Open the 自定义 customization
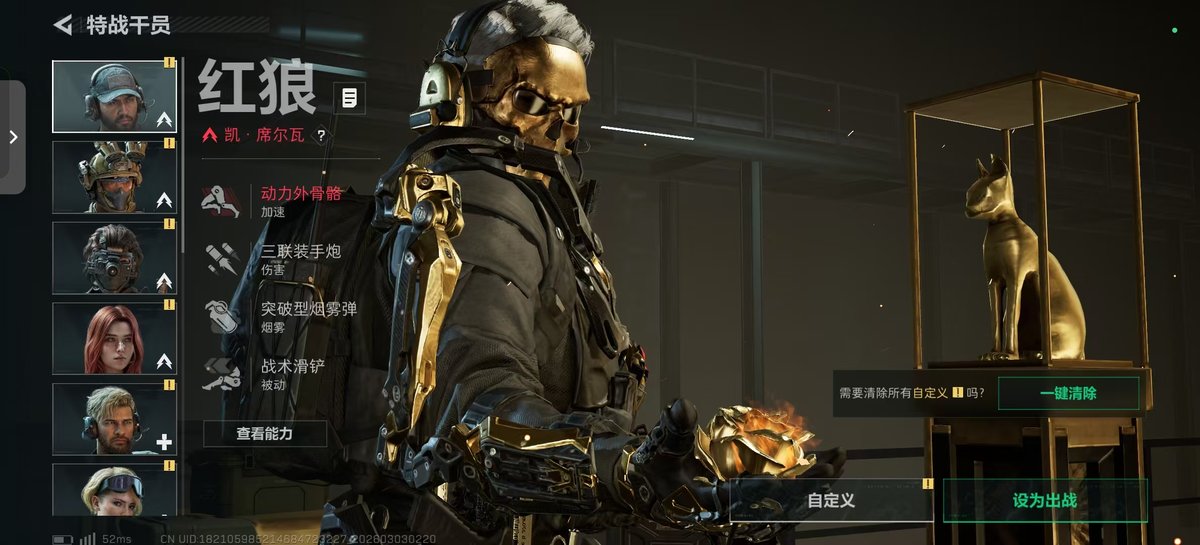Image resolution: width=1200 pixels, height=545 pixels. 831,500
